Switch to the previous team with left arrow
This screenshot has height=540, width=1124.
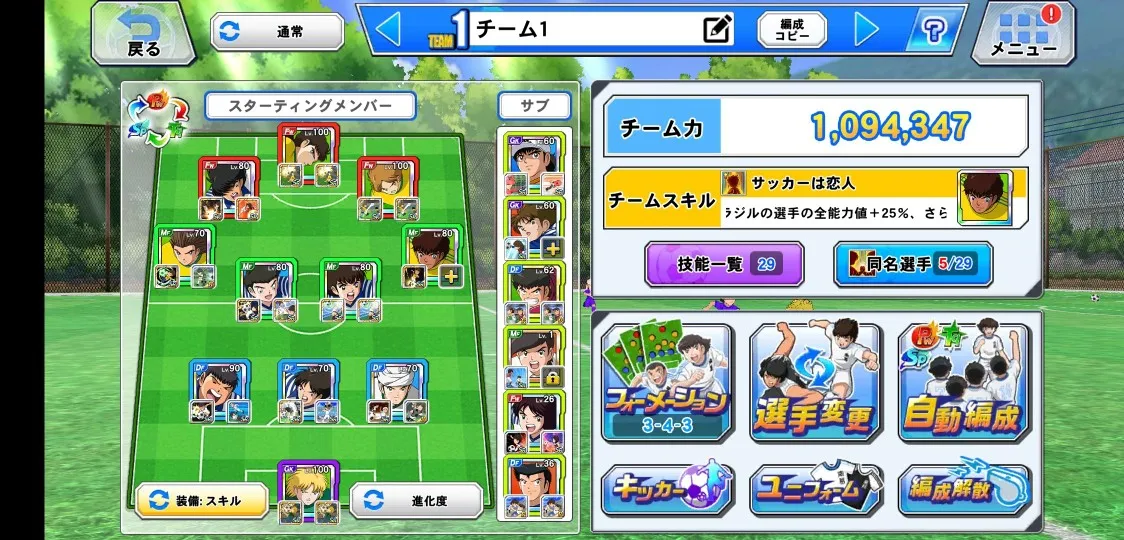[x=387, y=30]
